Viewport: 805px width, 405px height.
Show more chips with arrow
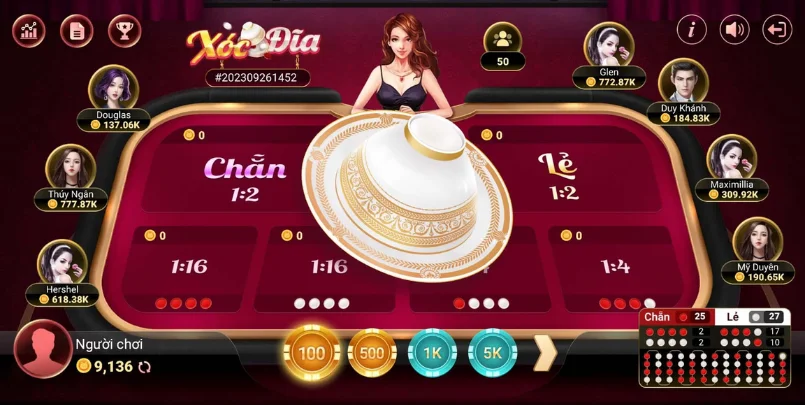point(544,352)
